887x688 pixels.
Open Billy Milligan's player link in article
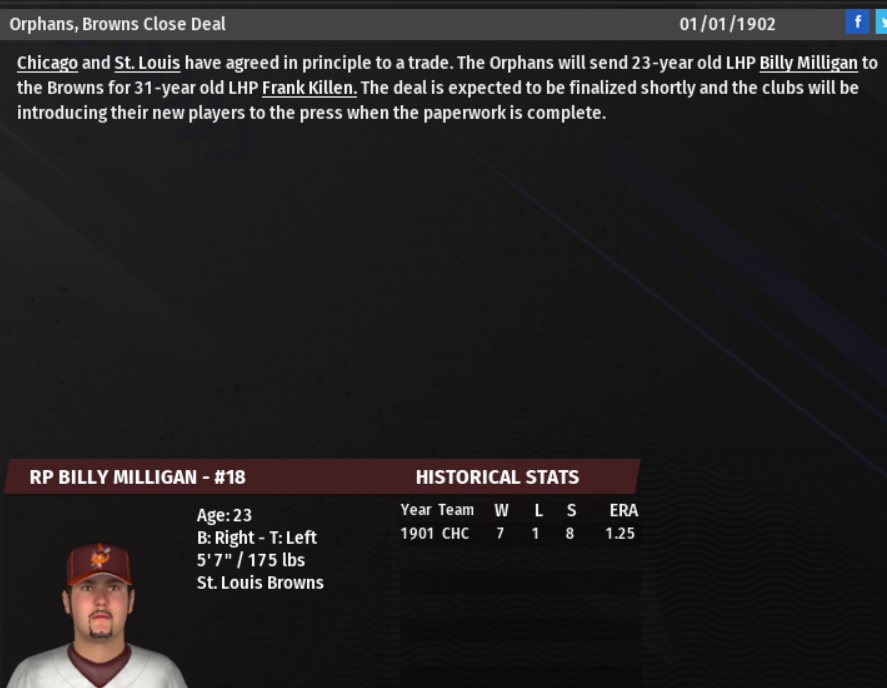click(808, 63)
